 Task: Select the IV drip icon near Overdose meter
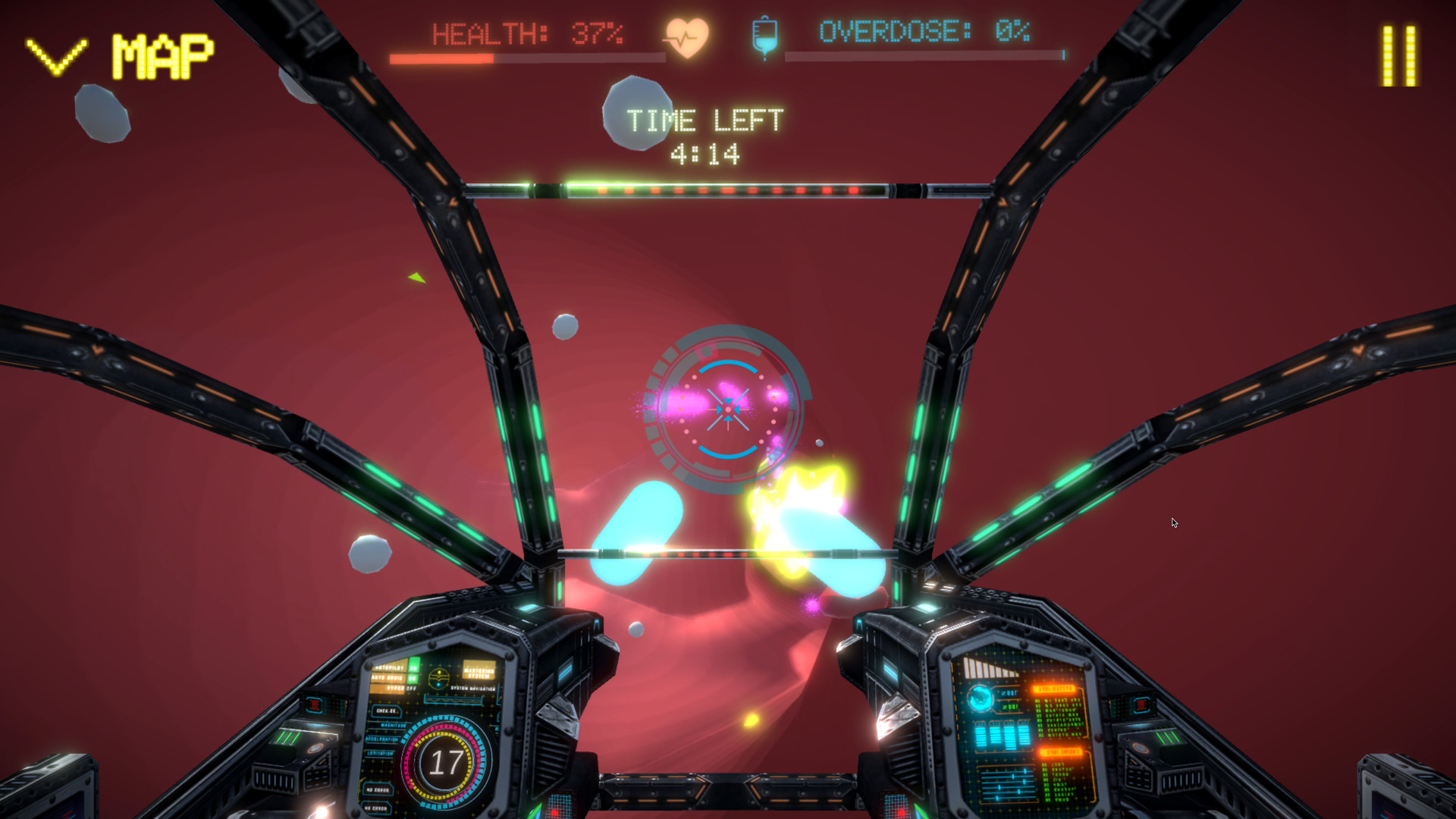pos(764,35)
